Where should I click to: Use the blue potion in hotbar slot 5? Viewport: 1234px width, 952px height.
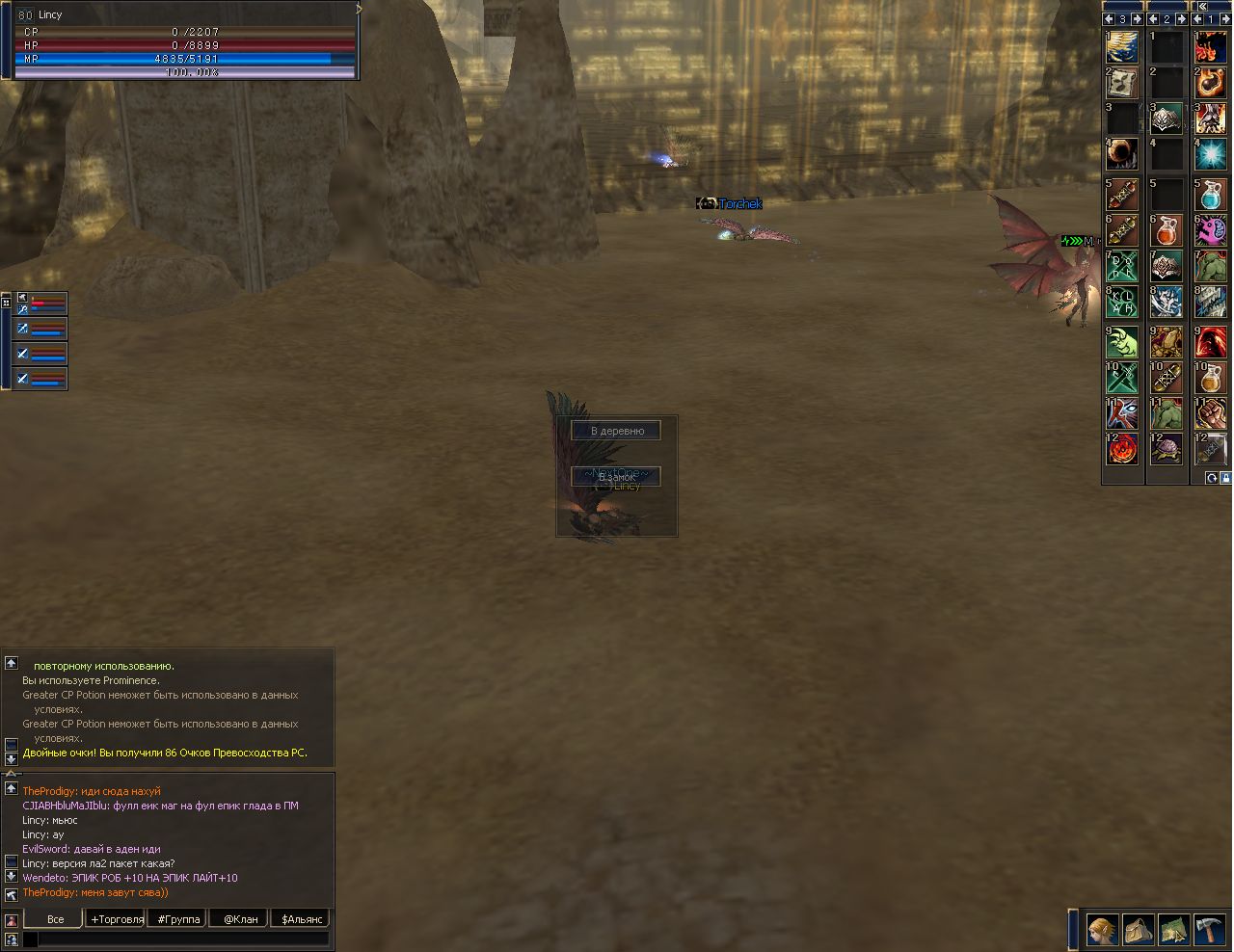[x=1210, y=194]
